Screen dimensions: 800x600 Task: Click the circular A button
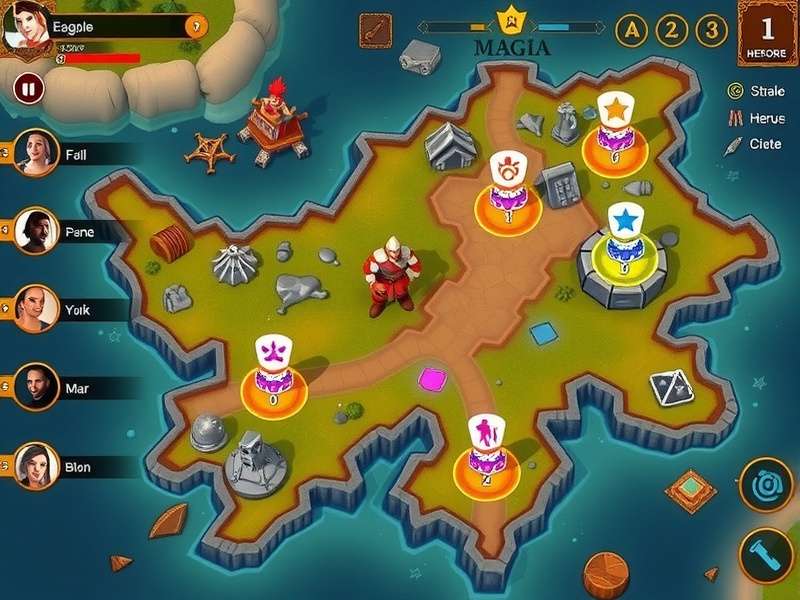631,30
